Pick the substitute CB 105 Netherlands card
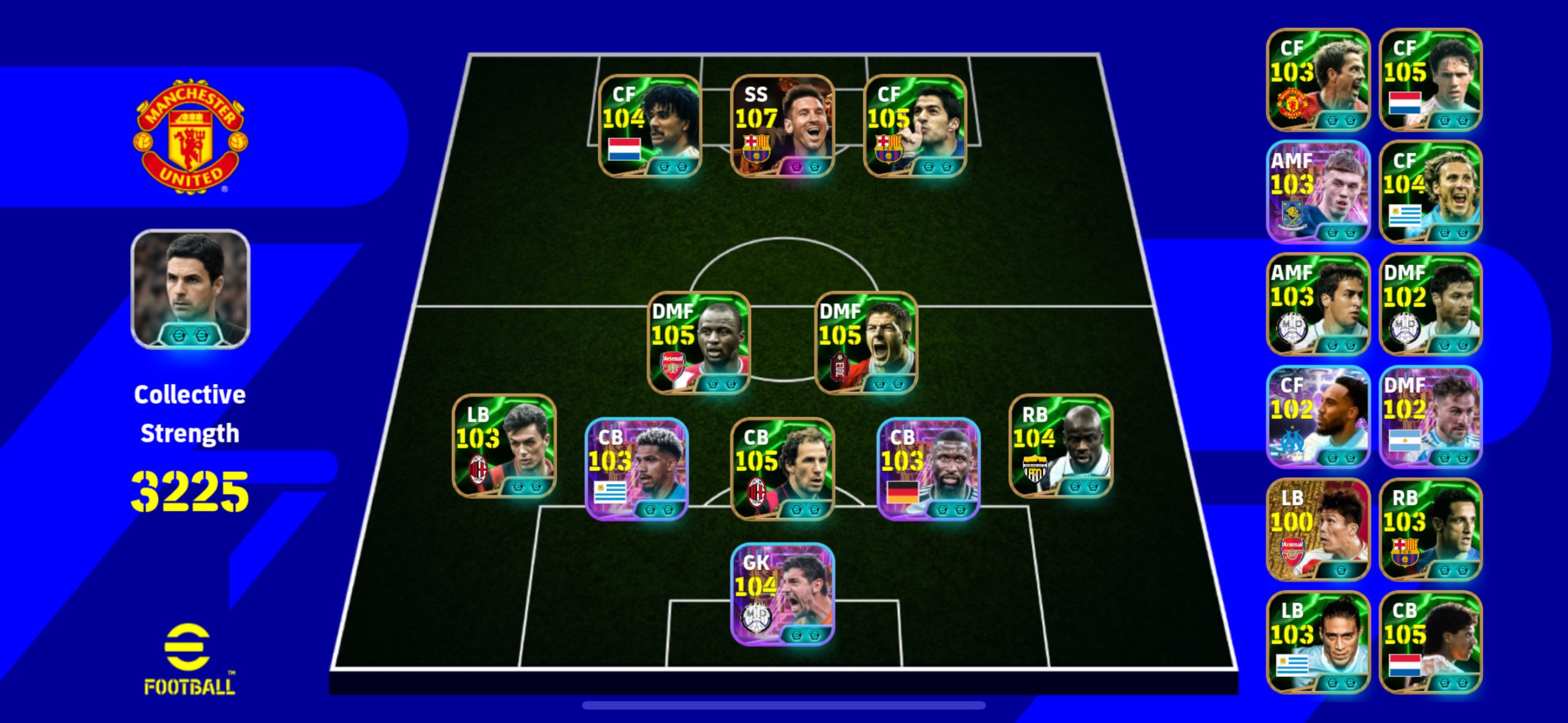The image size is (1568, 723). 1430,642
